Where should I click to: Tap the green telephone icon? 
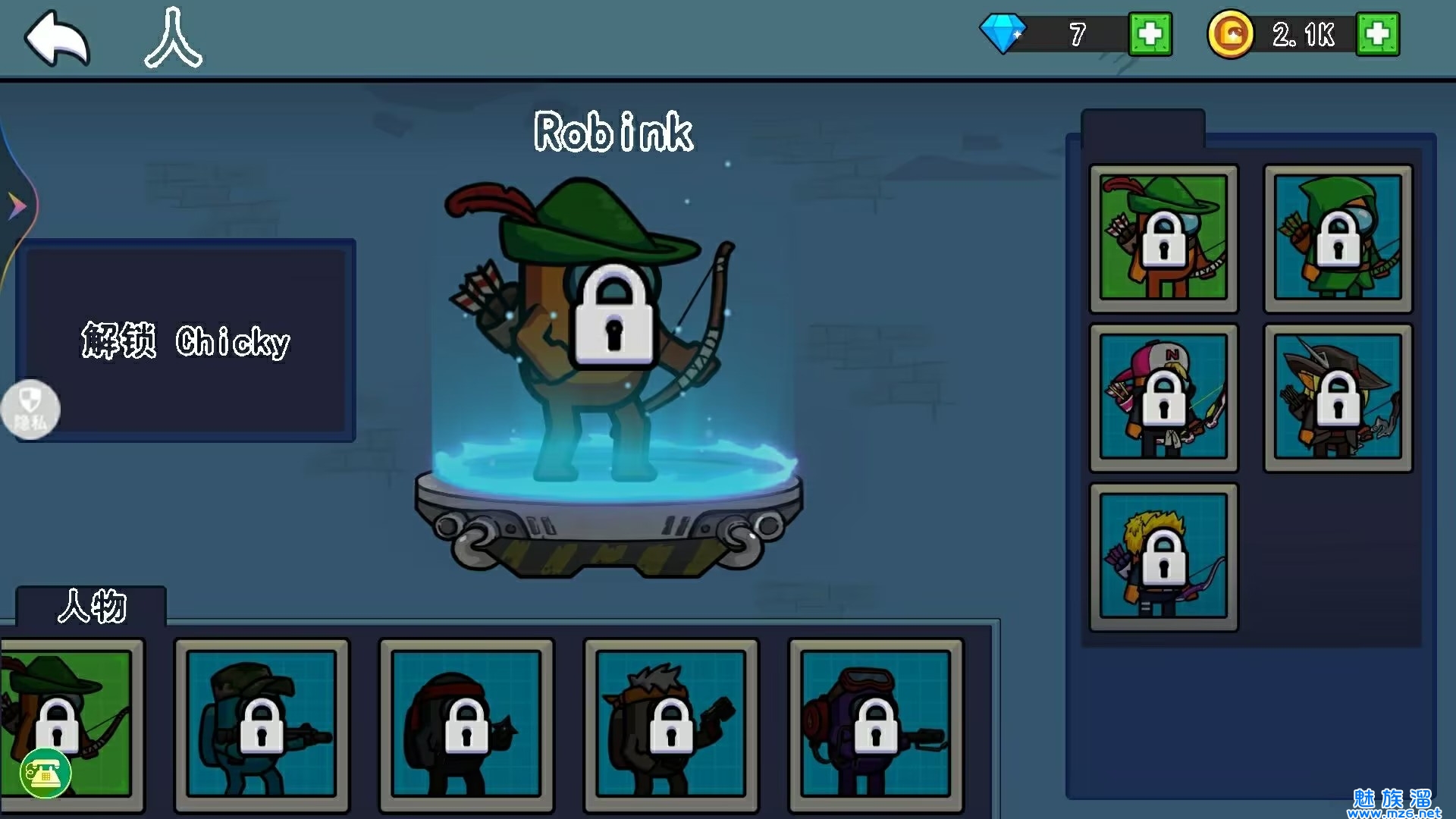click(45, 773)
